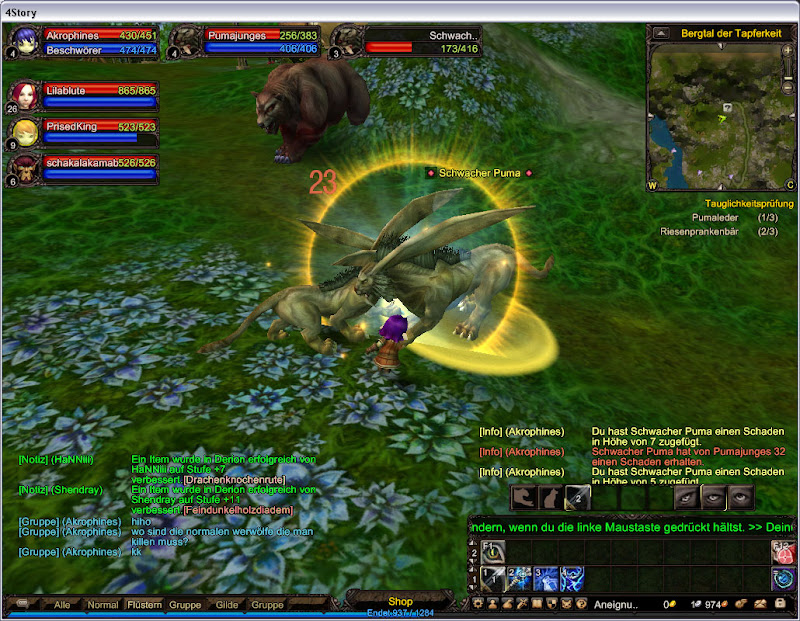Cast the blue lightning skill in slot 4
The image size is (800, 621).
[x=574, y=578]
